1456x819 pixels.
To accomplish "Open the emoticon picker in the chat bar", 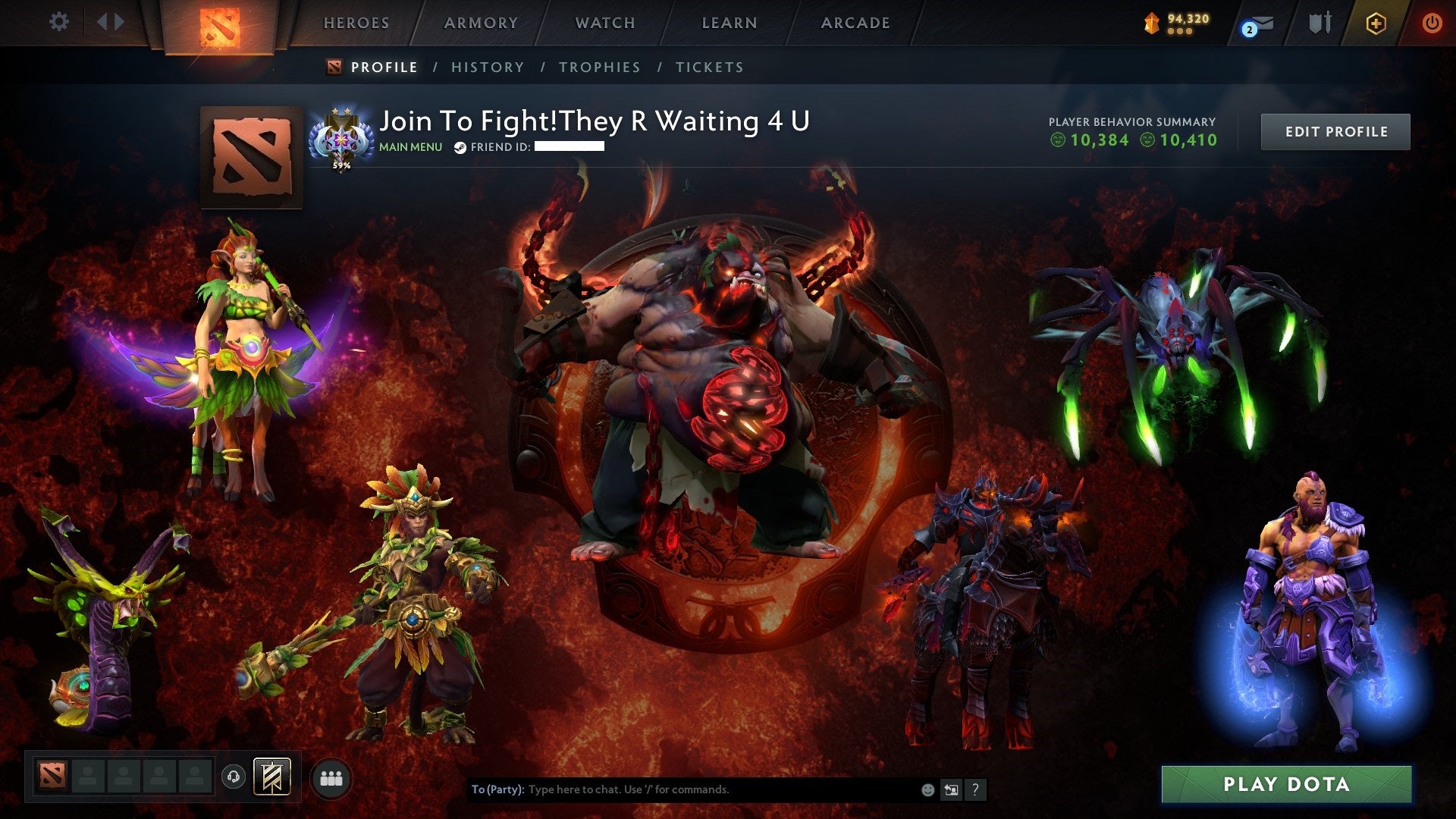I will (927, 789).
